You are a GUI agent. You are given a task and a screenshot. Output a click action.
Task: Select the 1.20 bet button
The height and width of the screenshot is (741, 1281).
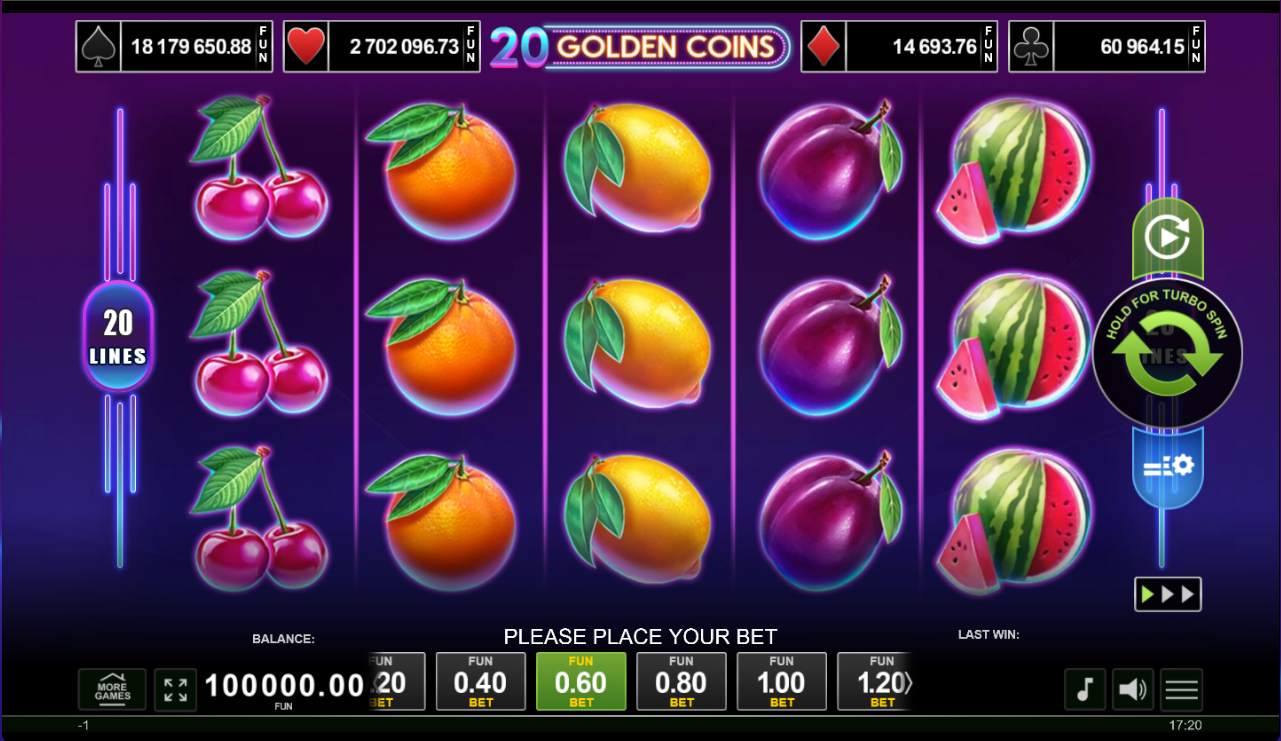coord(875,682)
